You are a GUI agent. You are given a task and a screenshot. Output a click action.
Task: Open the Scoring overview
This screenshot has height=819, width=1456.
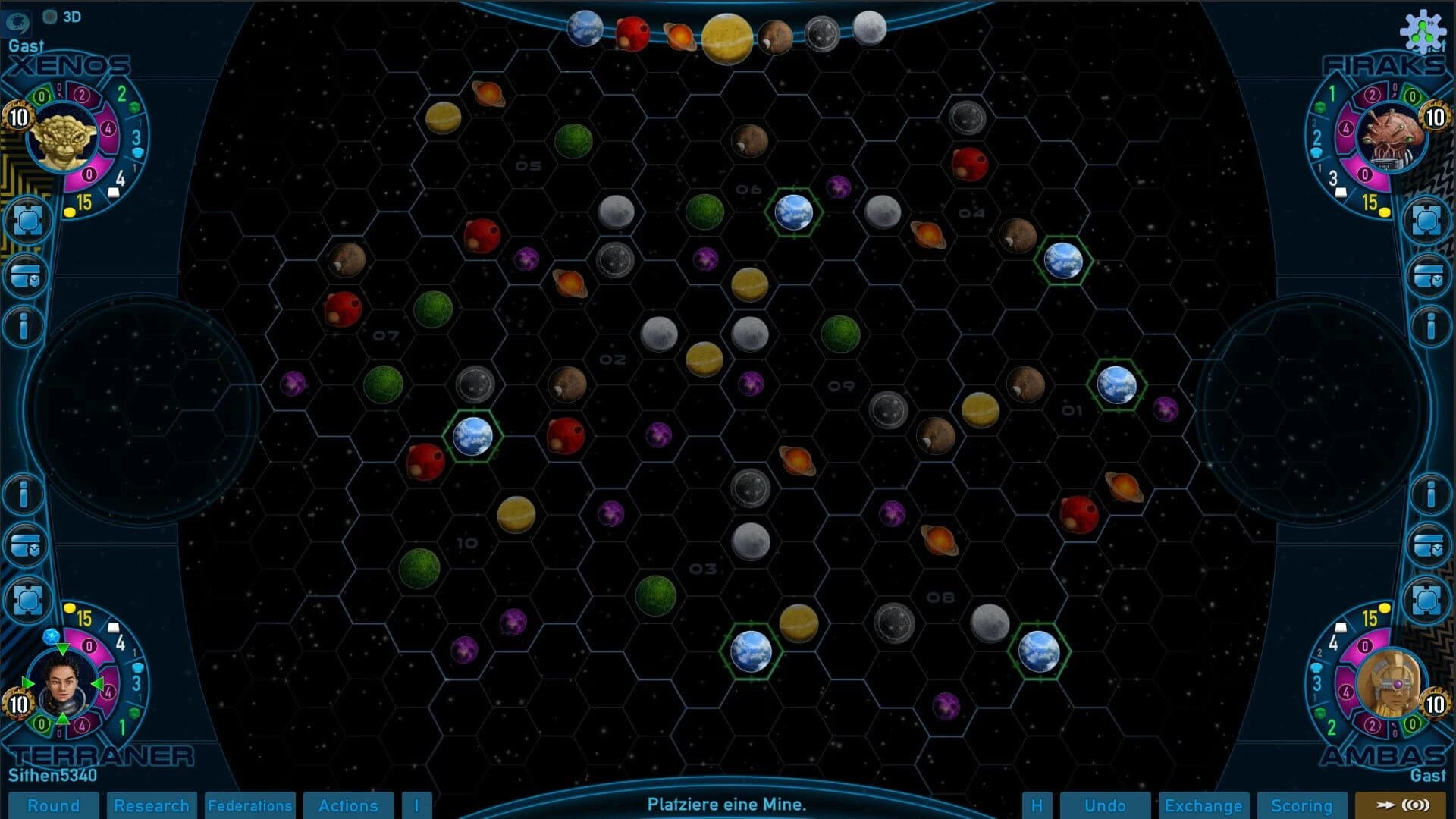1303,806
